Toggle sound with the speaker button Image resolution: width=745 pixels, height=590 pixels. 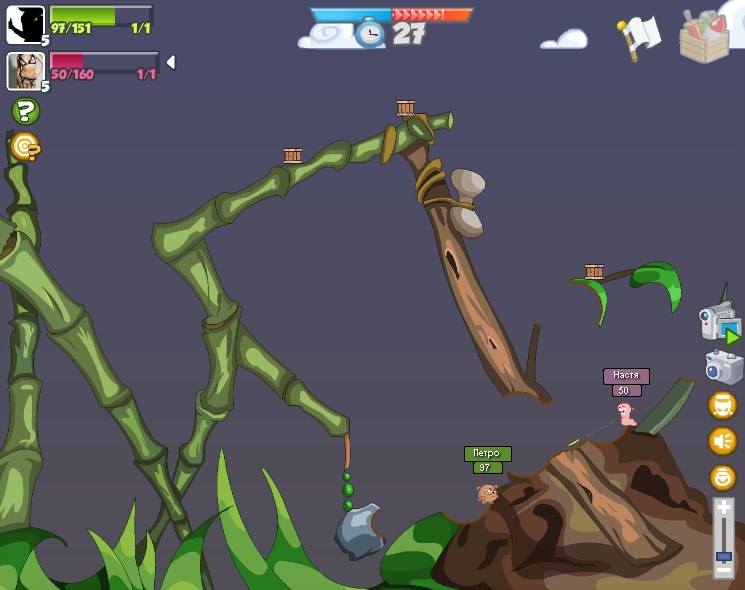pyautogui.click(x=722, y=441)
